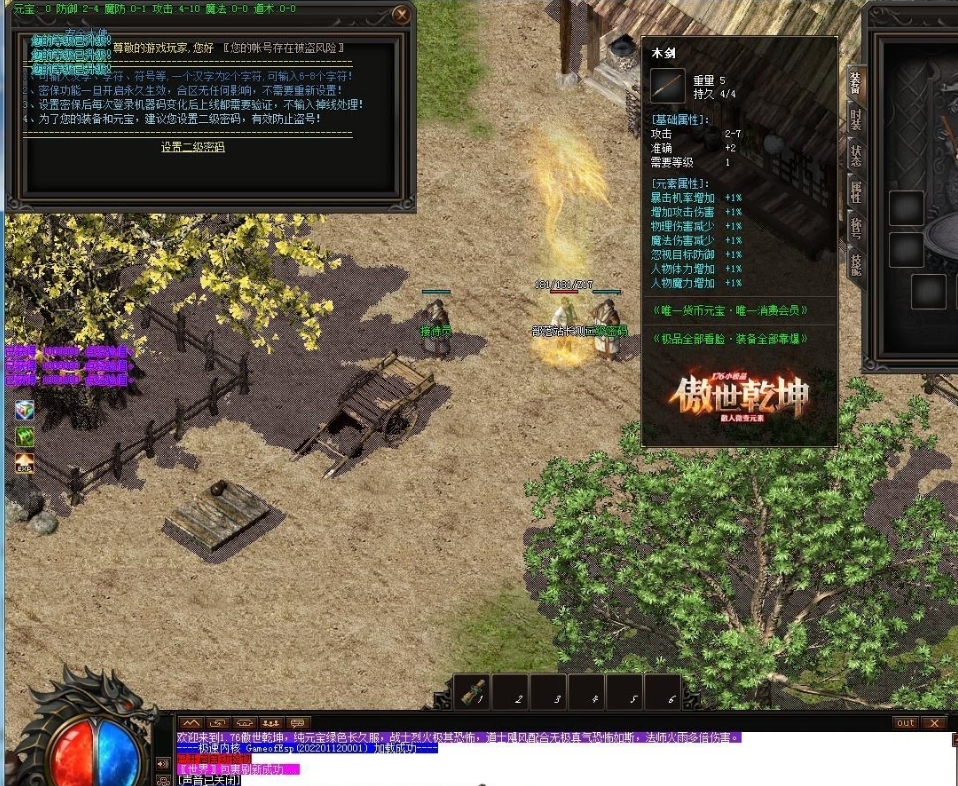
Task: Click the chat panel's out button
Action: tap(905, 723)
